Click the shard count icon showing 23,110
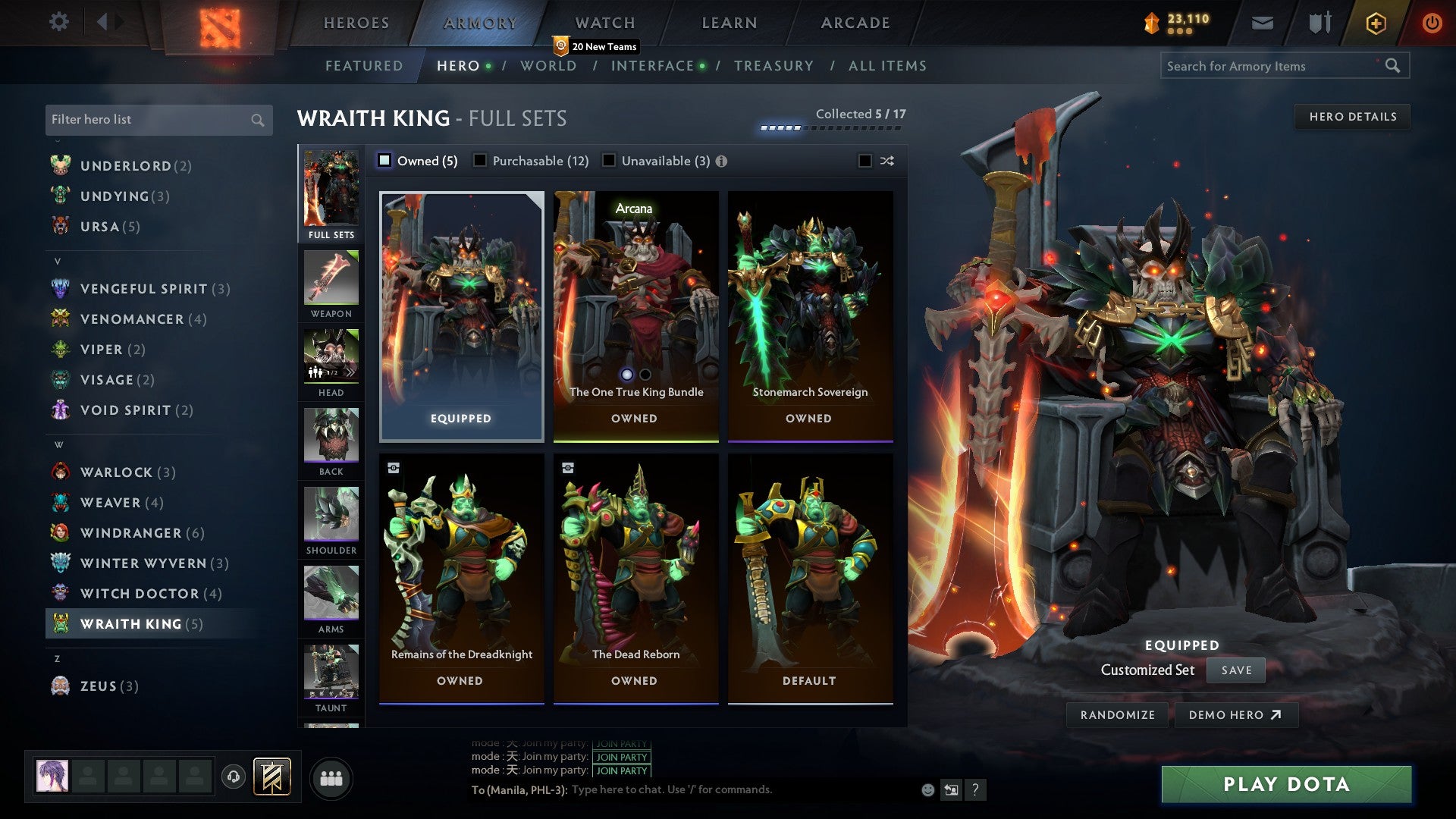The height and width of the screenshot is (819, 1456). point(1152,23)
